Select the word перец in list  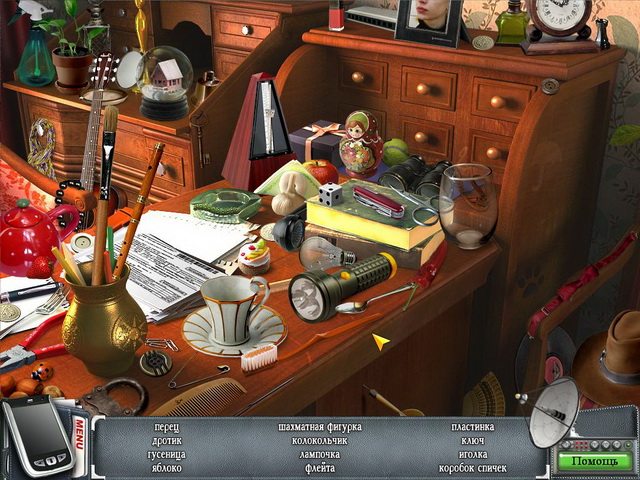click(167, 427)
